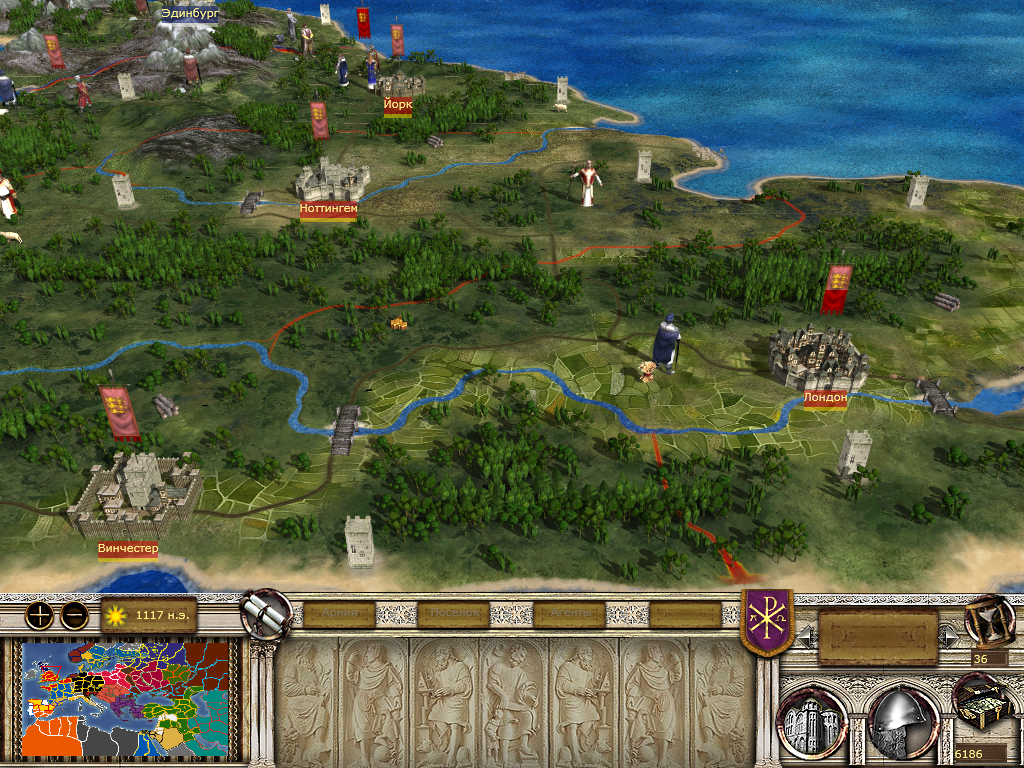Image resolution: width=1024 pixels, height=768 pixels.
Task: Zoom in the minimap with the plus button
Action: click(x=38, y=615)
